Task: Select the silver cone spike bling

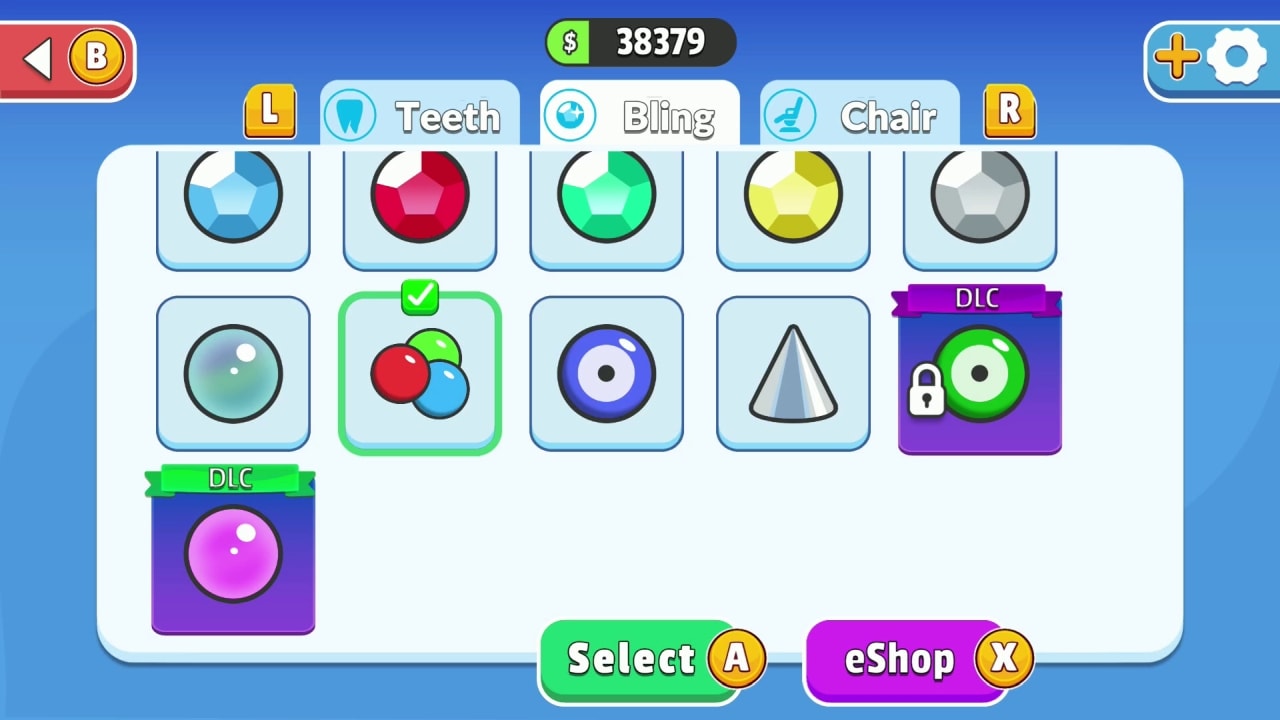Action: pos(792,372)
